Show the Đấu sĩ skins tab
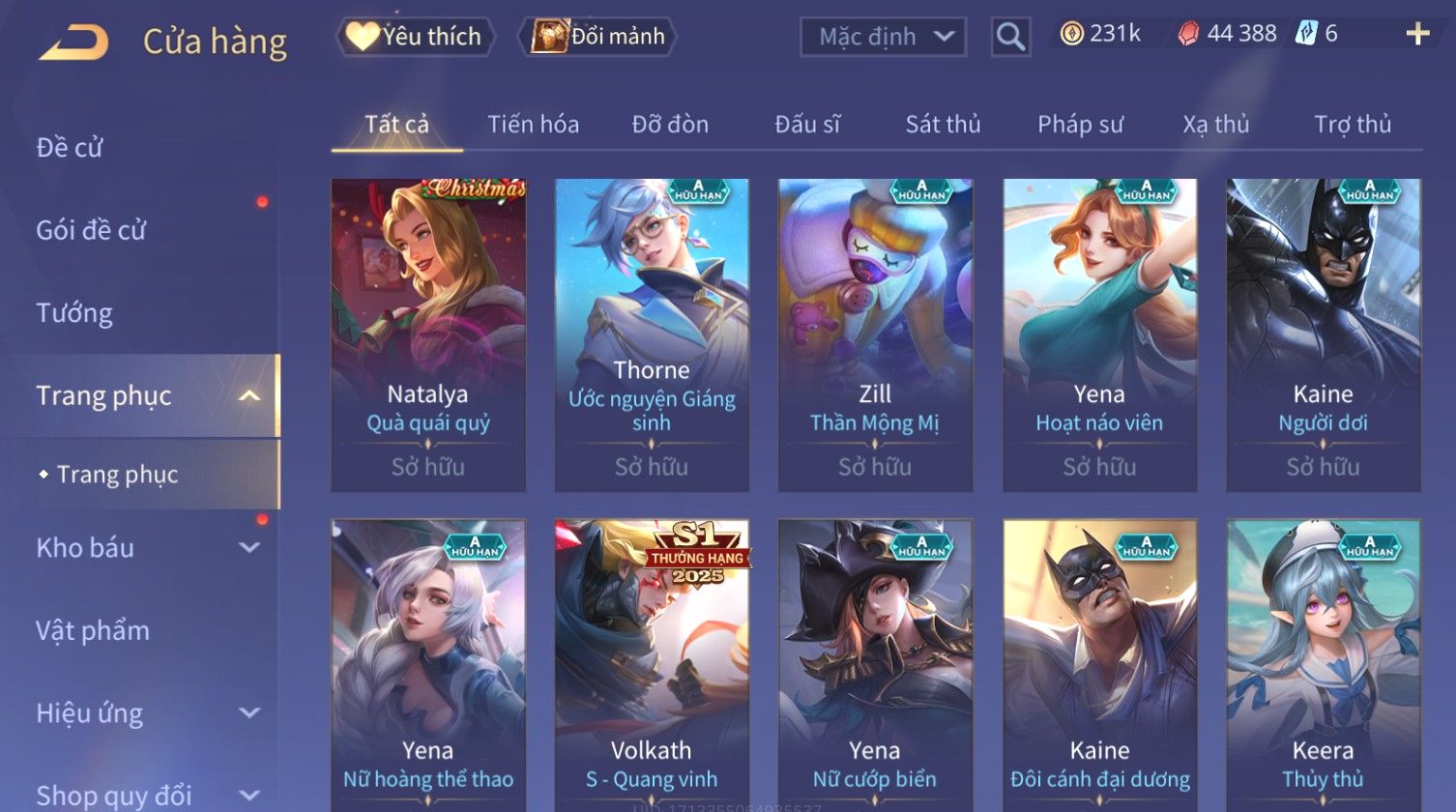The width and height of the screenshot is (1456, 812). [x=807, y=125]
